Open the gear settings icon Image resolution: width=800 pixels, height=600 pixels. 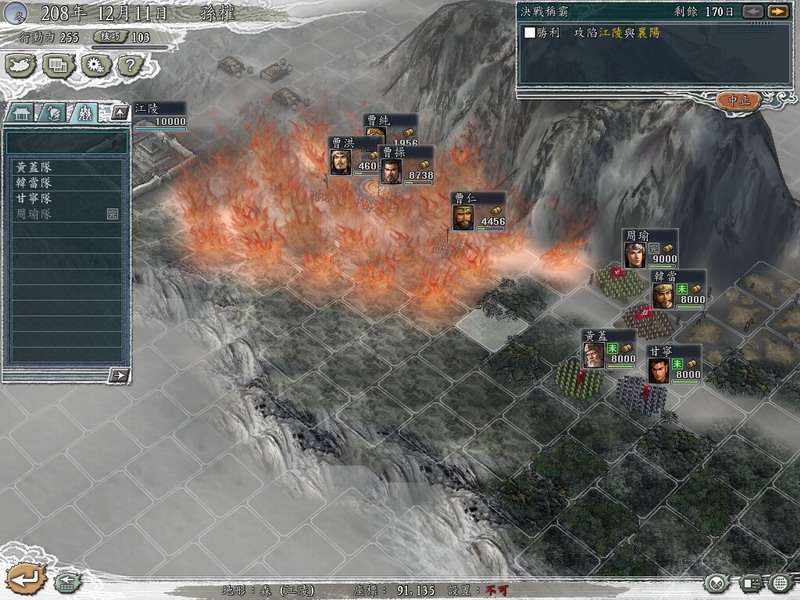tap(95, 65)
